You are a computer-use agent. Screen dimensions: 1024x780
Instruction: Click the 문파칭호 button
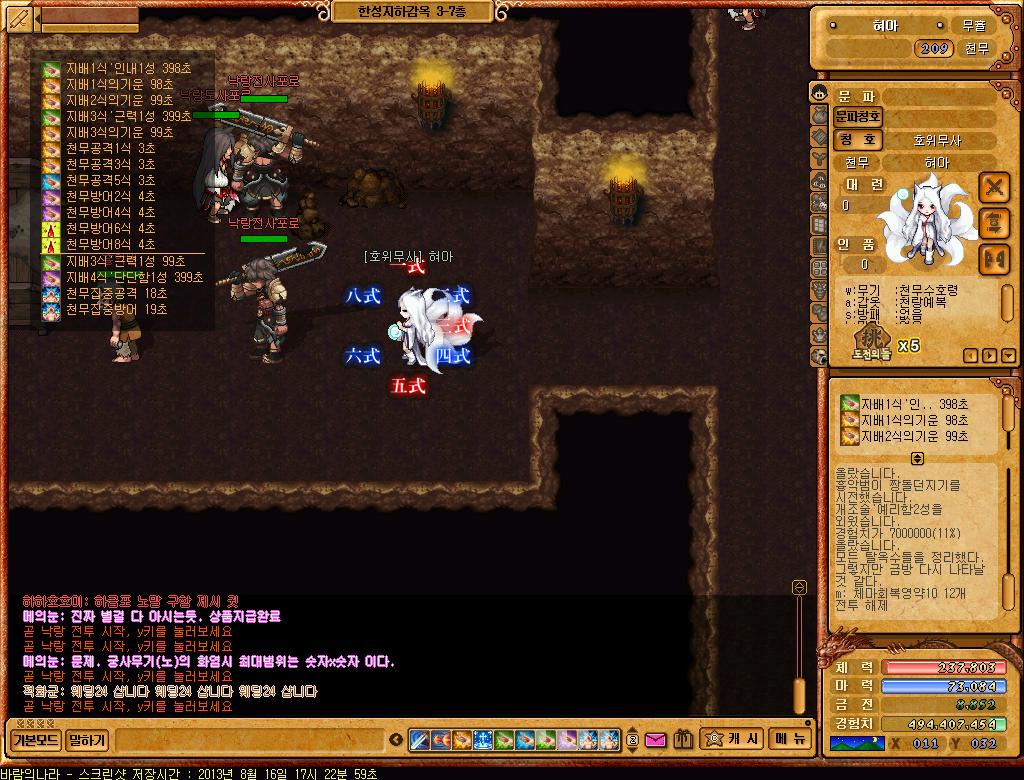(x=857, y=117)
